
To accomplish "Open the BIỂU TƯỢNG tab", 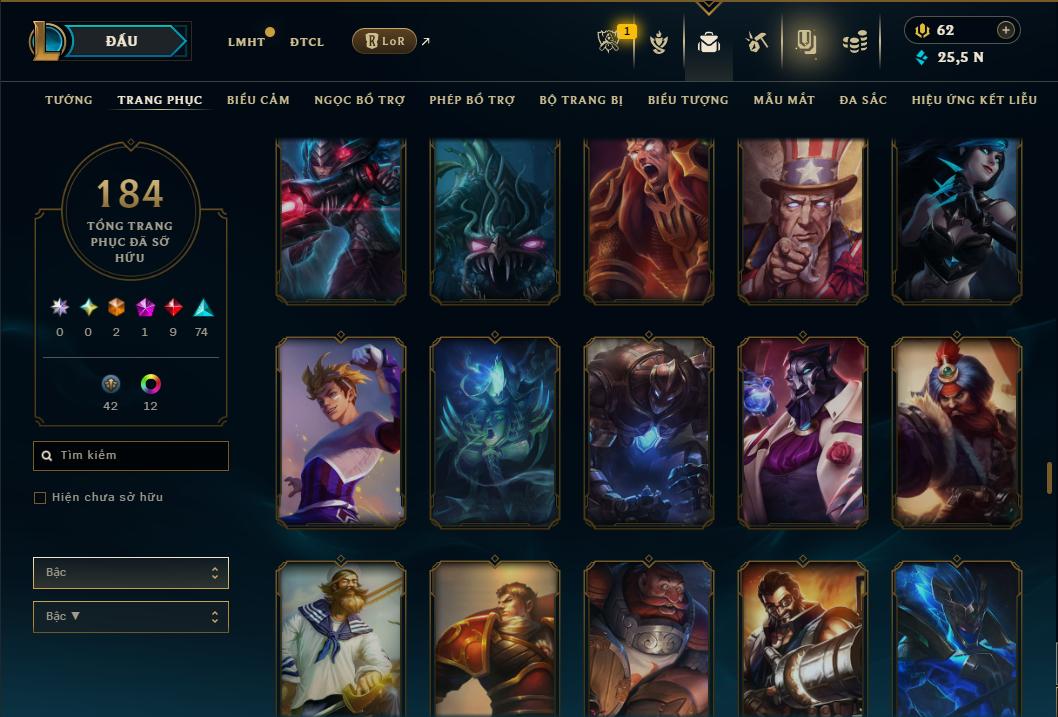I will pyautogui.click(x=688, y=100).
